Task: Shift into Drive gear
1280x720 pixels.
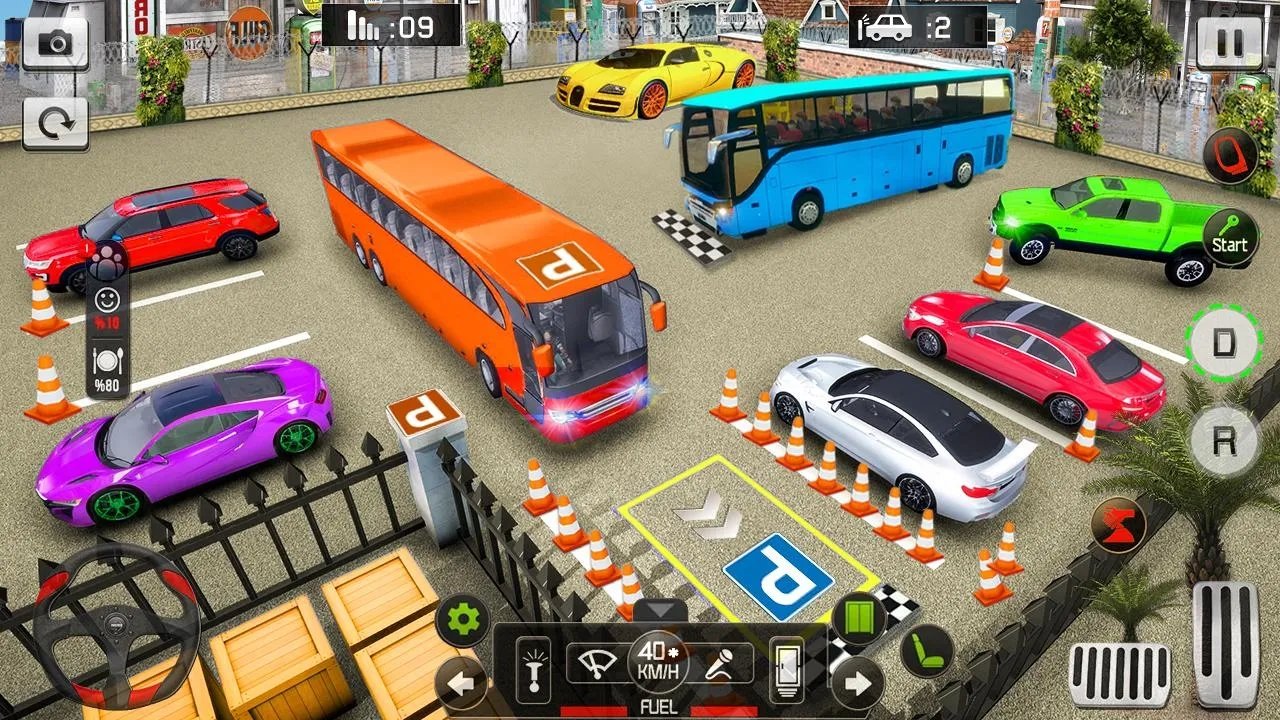Action: click(x=1223, y=341)
